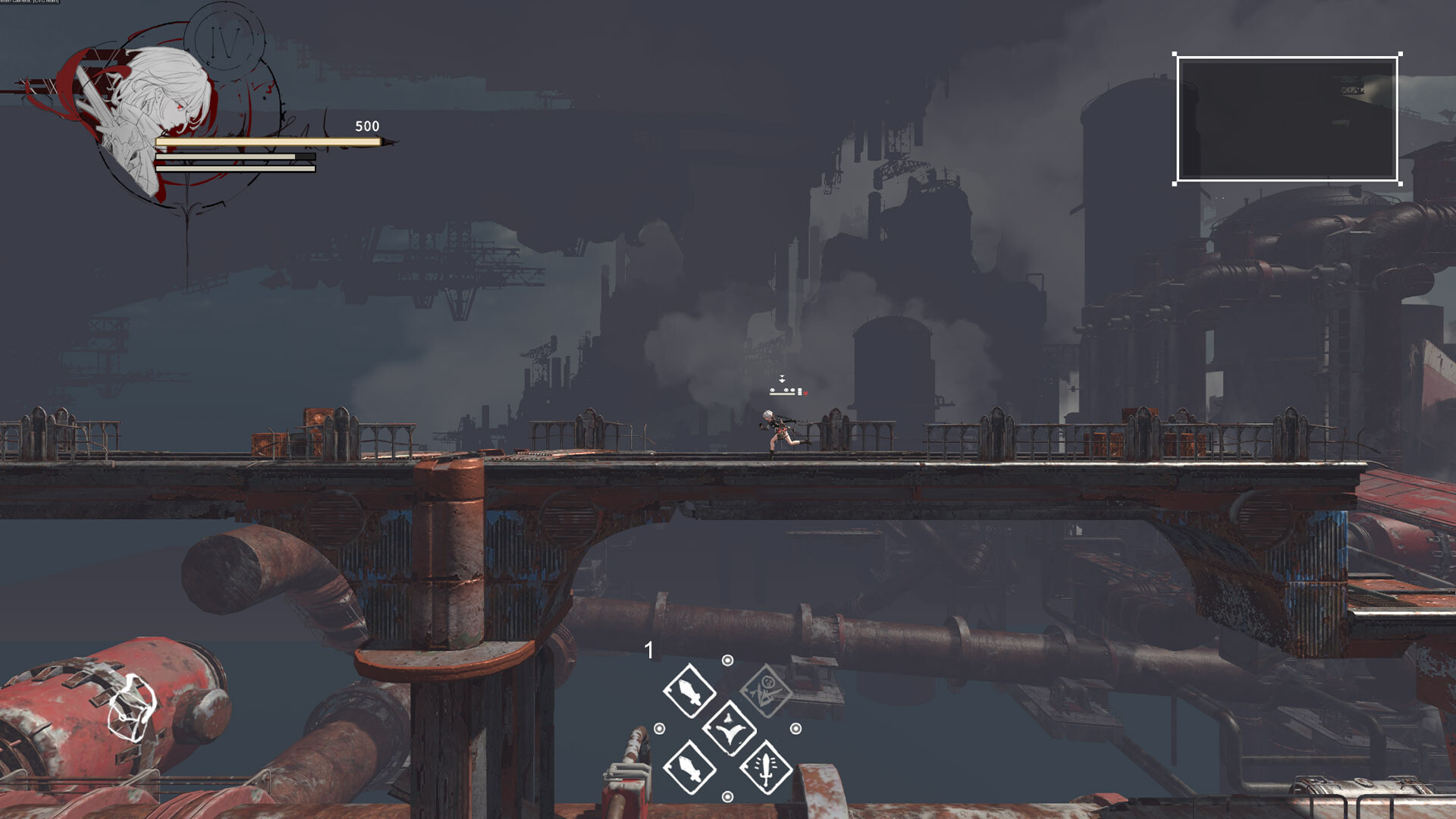
Task: Pick the glowing sword skill icon
Action: click(767, 770)
